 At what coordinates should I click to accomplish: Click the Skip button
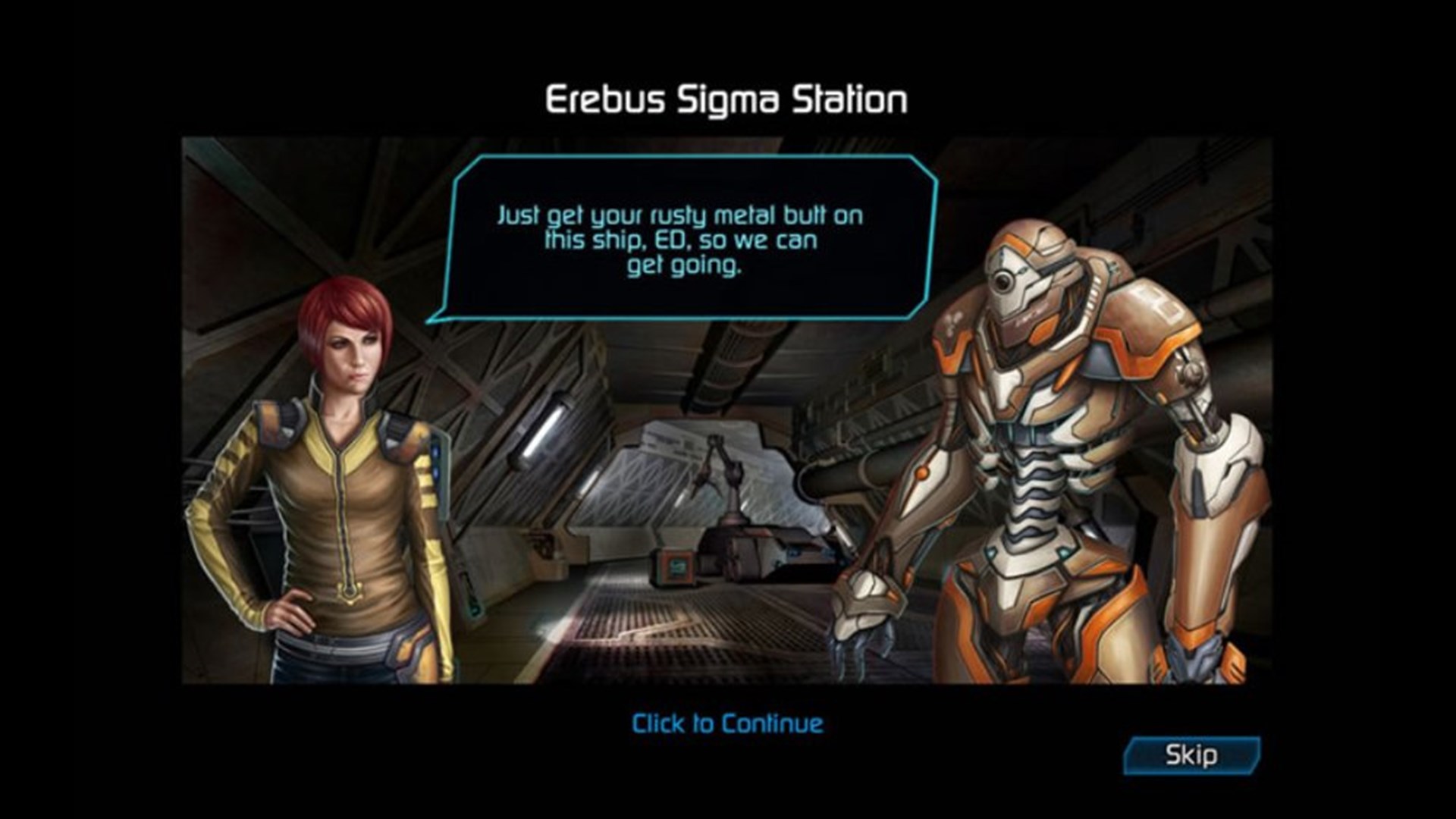point(1193,754)
